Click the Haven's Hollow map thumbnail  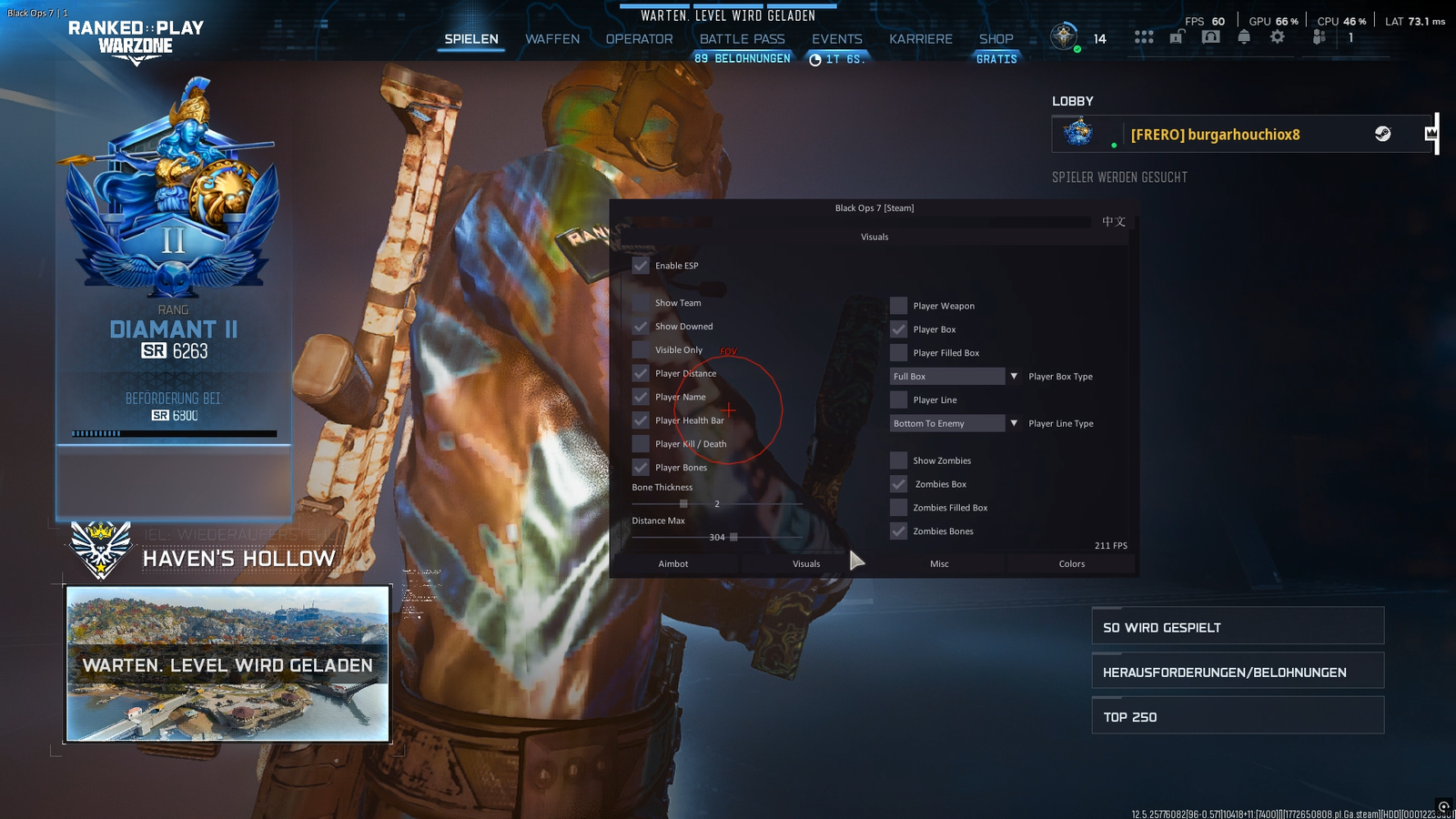tap(227, 663)
